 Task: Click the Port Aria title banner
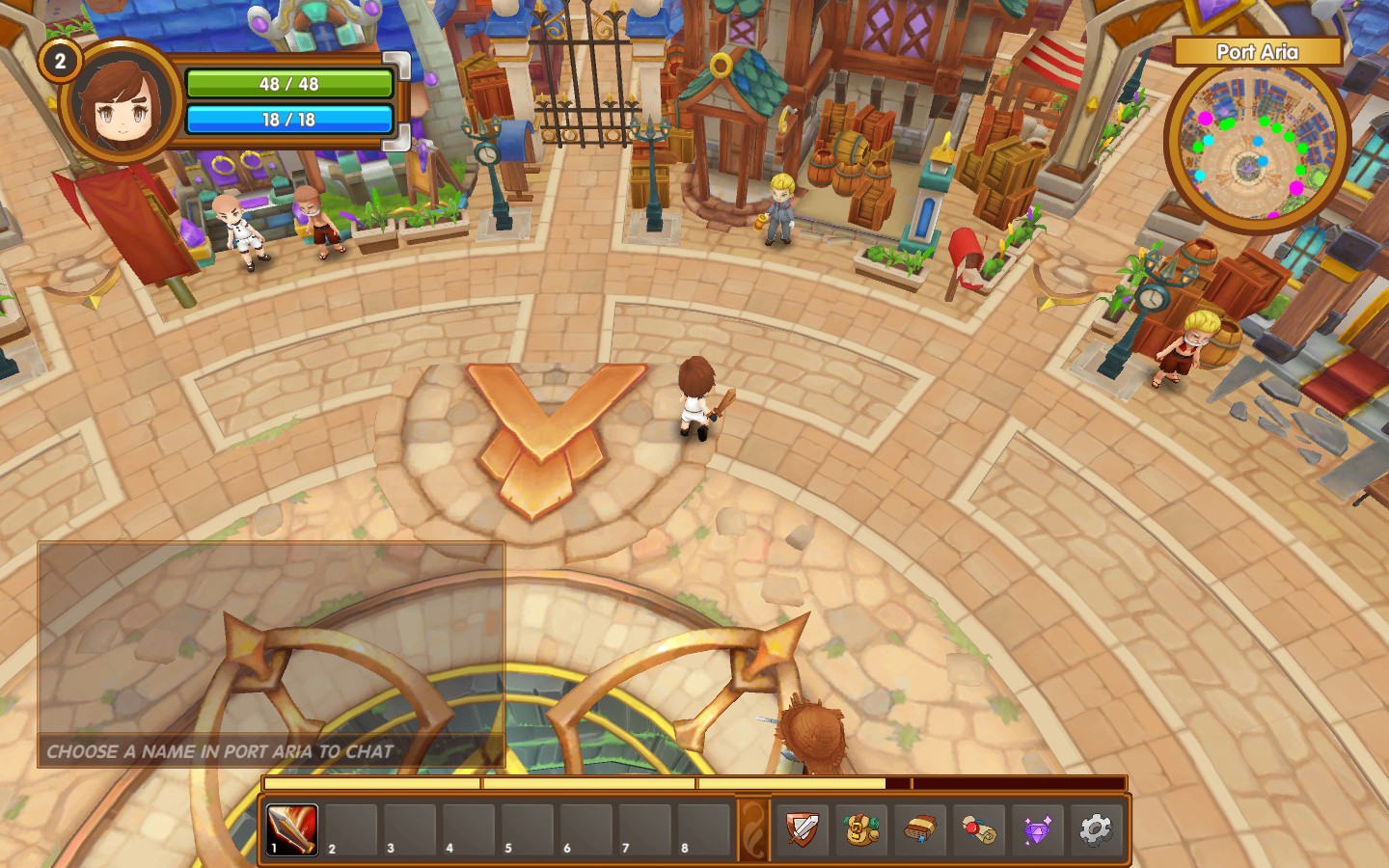[x=1259, y=52]
